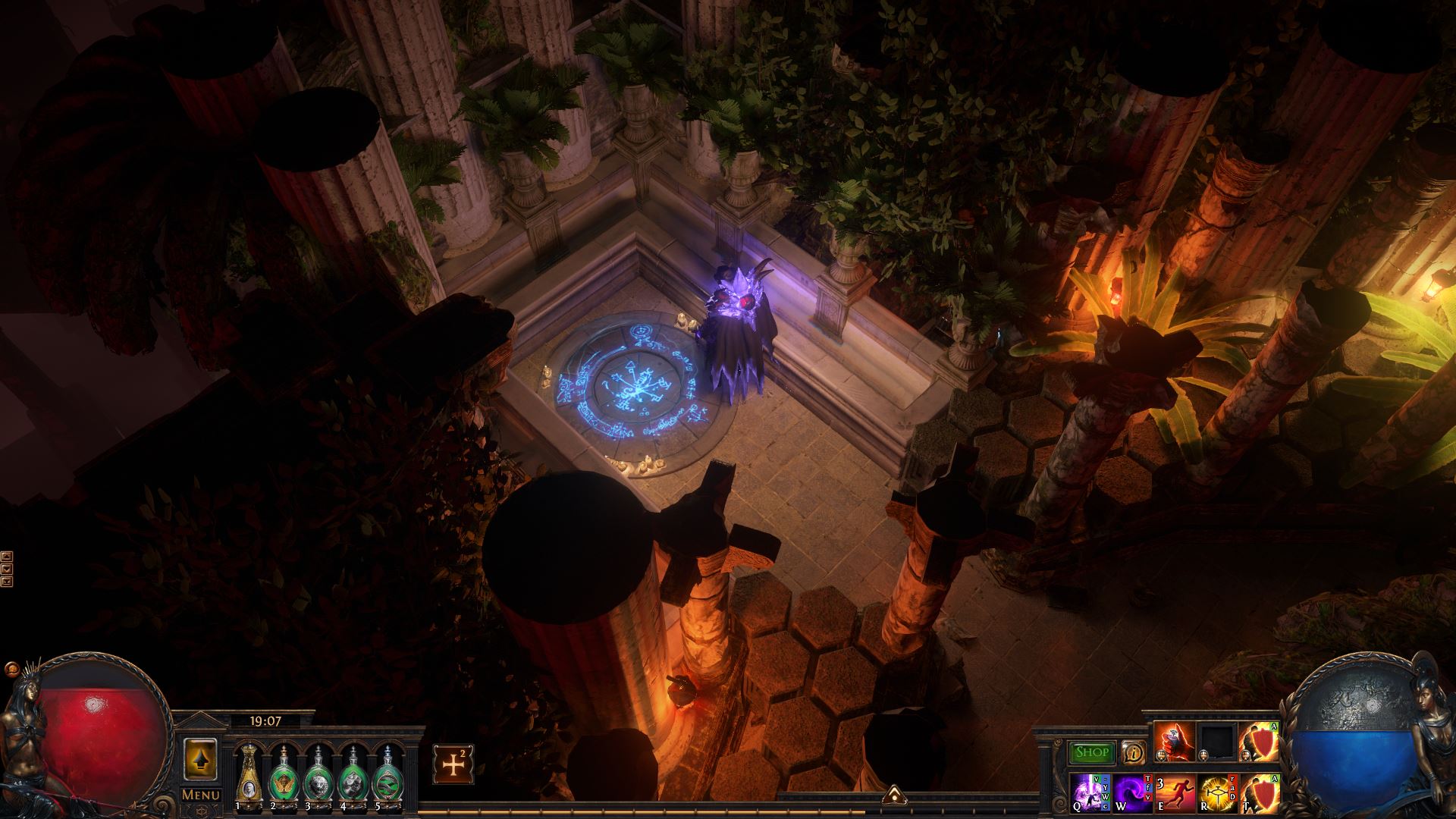Use the golden flask in slot 1
This screenshot has width=1456, height=819.
(247, 773)
